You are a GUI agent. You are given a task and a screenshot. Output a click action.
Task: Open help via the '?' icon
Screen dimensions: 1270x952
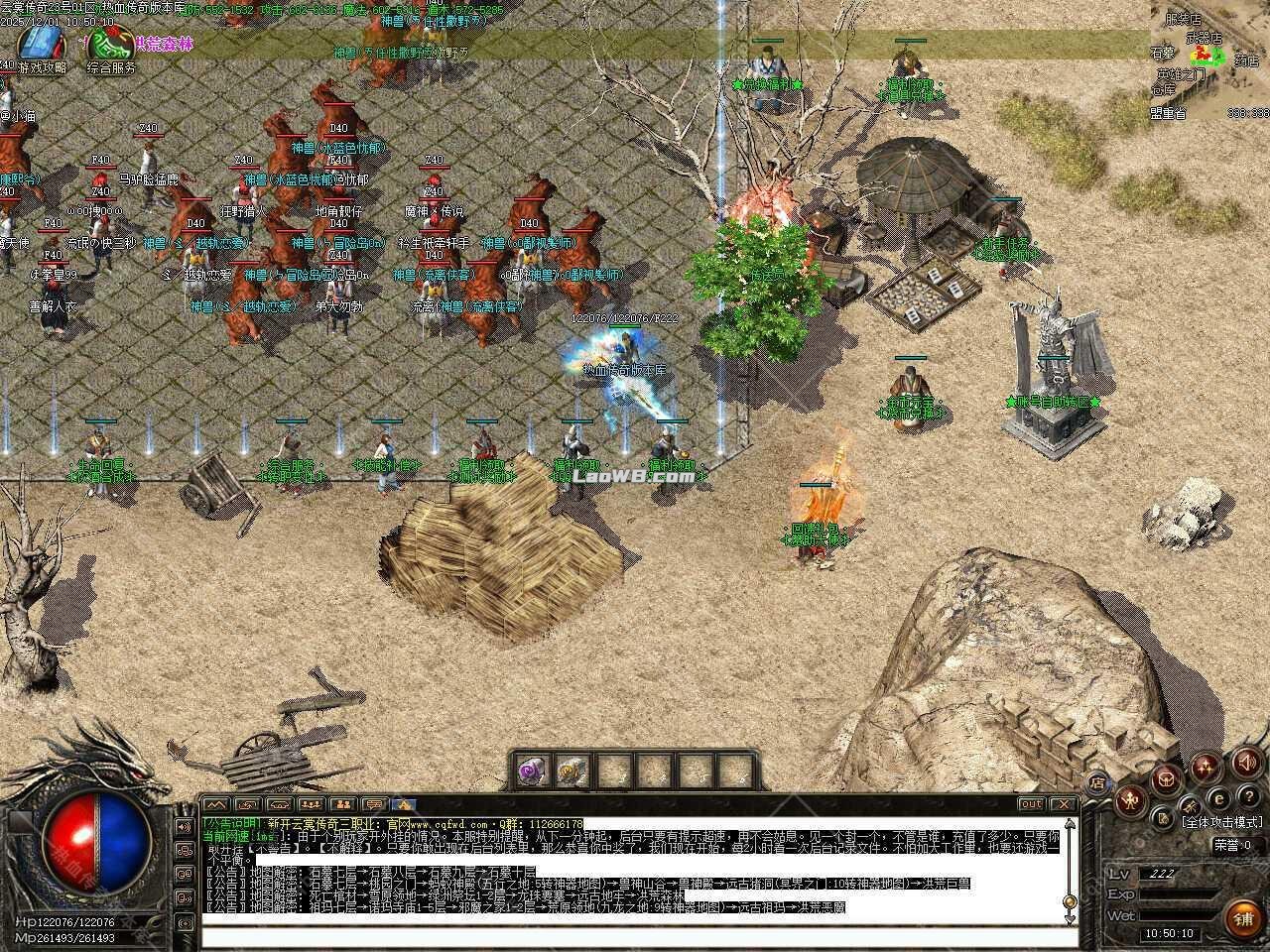coord(1247,795)
